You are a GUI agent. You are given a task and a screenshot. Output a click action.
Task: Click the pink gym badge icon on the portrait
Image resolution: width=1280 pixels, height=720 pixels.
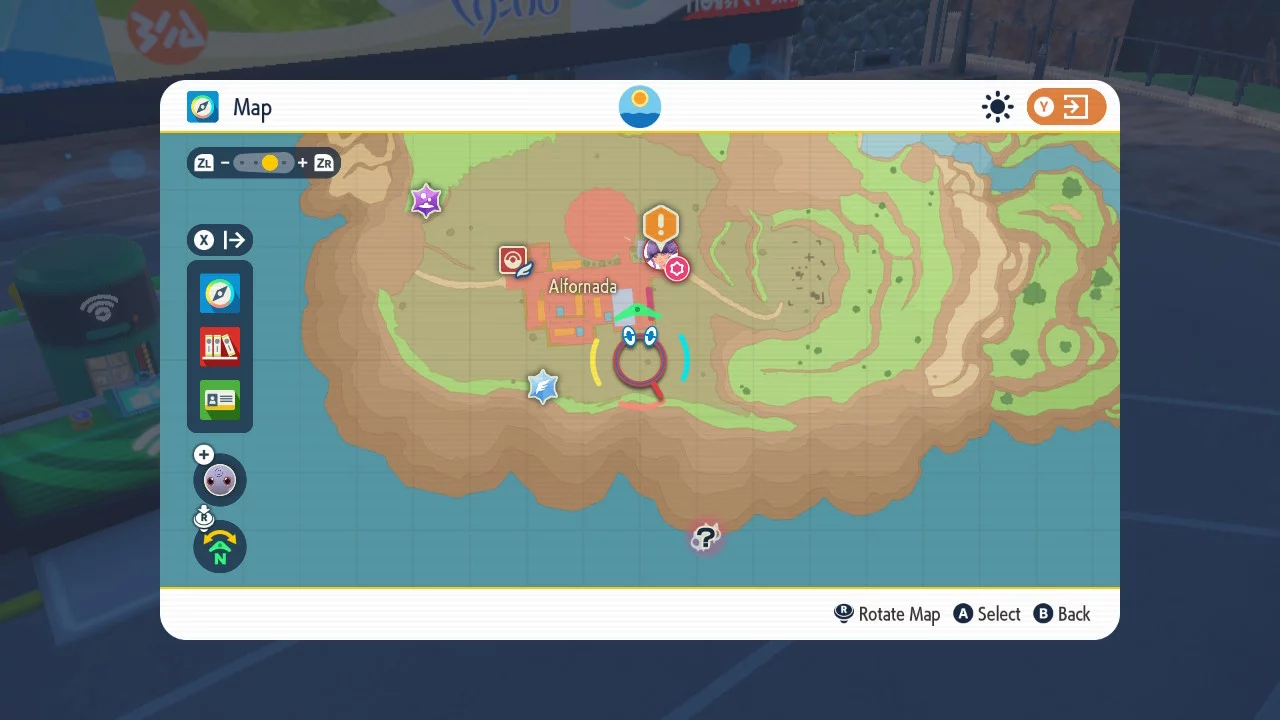click(x=677, y=268)
